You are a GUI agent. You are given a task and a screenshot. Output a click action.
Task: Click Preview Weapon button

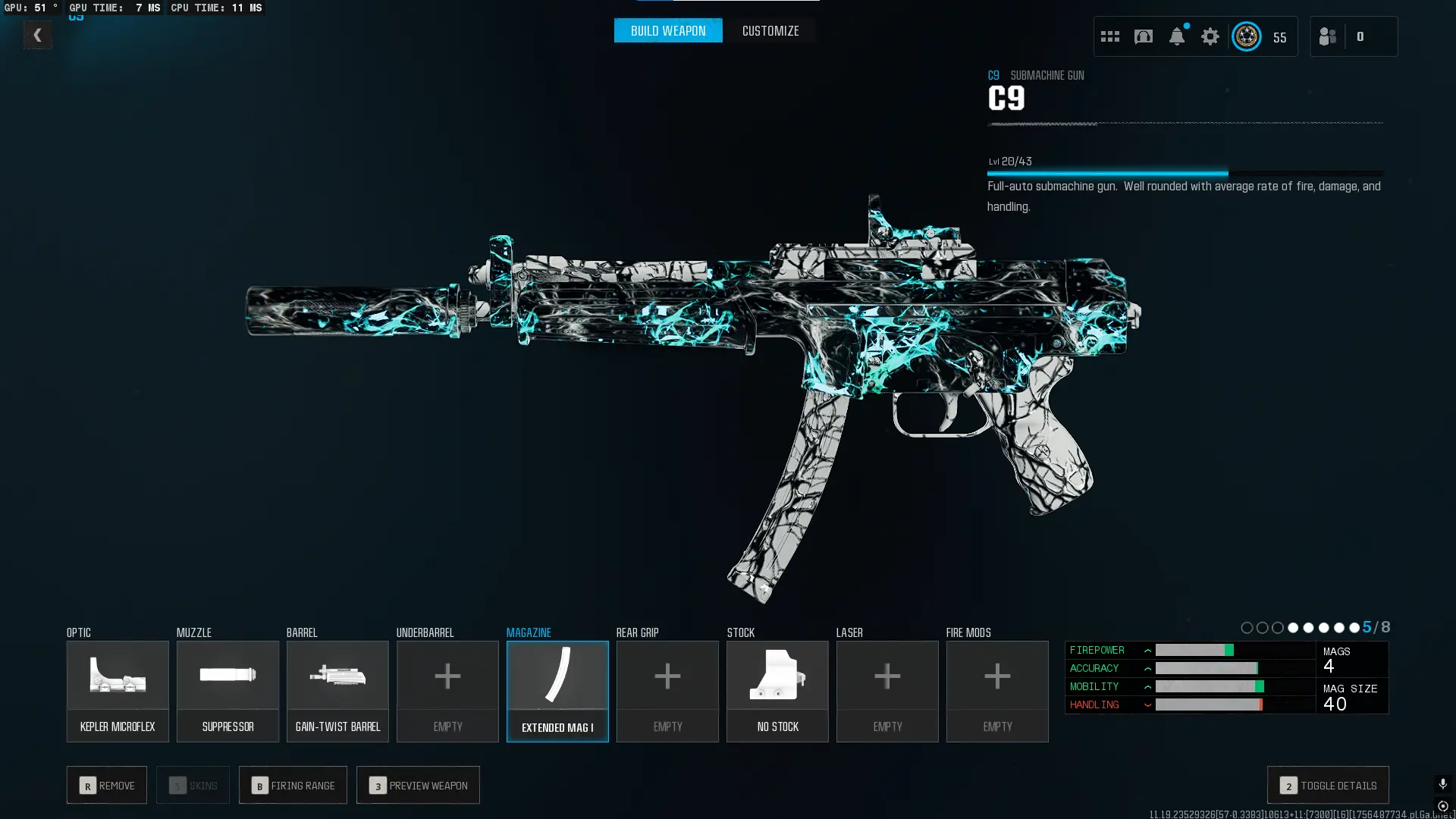coord(418,785)
